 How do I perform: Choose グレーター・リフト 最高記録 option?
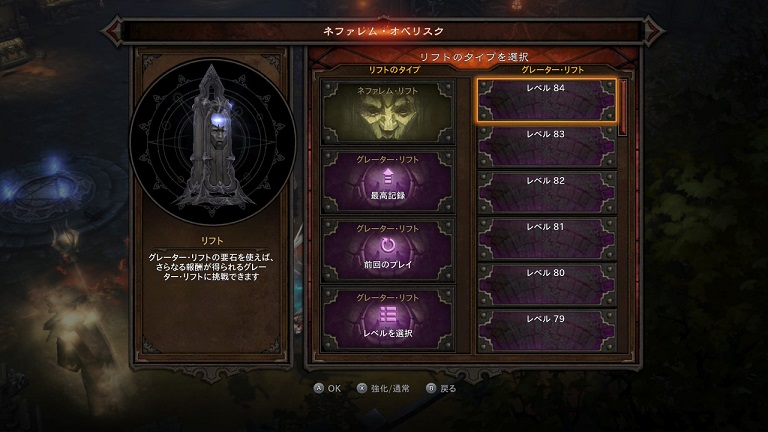pyautogui.click(x=387, y=178)
